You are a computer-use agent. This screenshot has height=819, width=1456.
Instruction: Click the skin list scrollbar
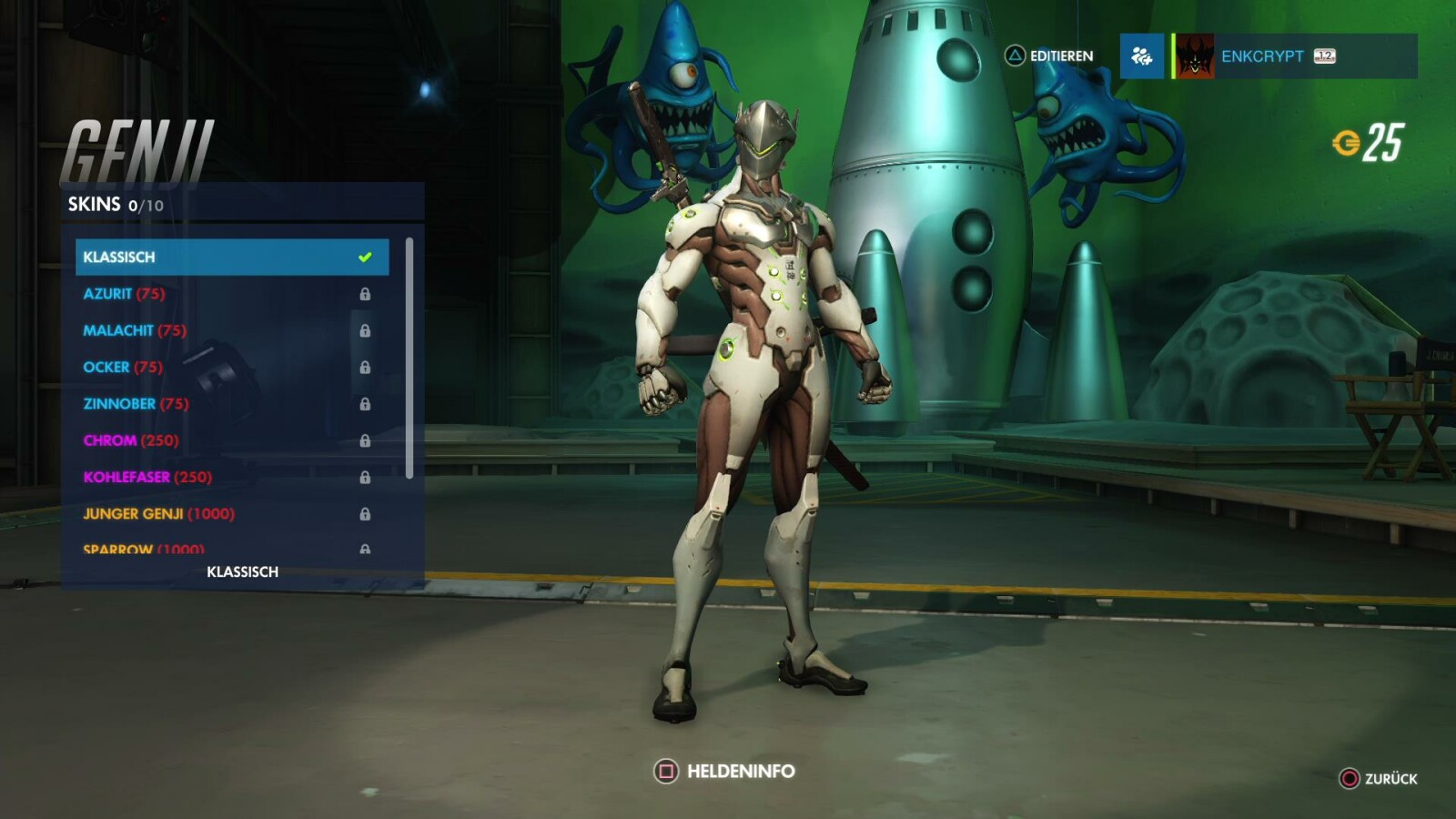coord(409,358)
